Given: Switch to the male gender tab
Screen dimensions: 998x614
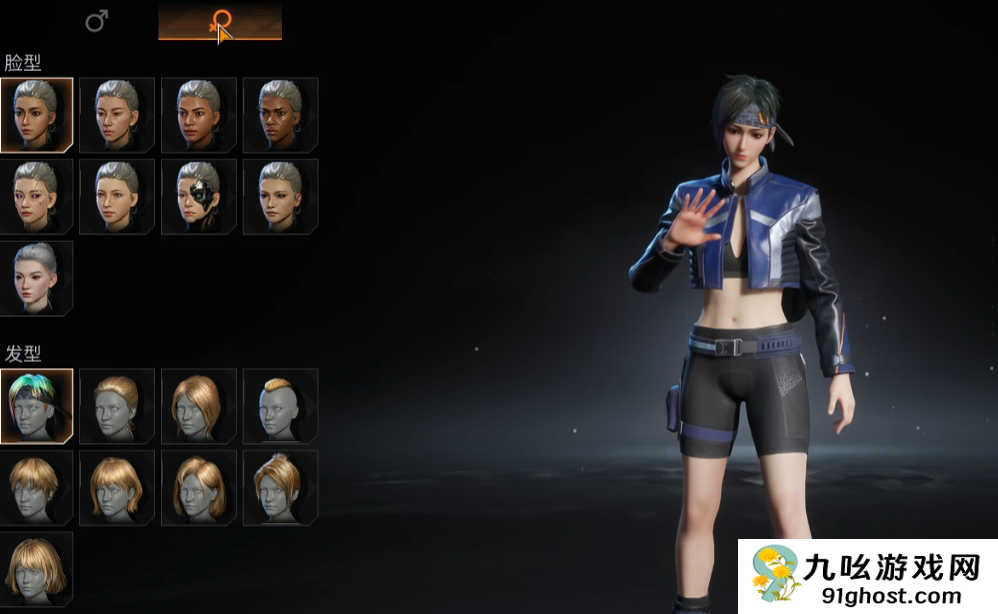Looking at the screenshot, I should click(x=96, y=21).
